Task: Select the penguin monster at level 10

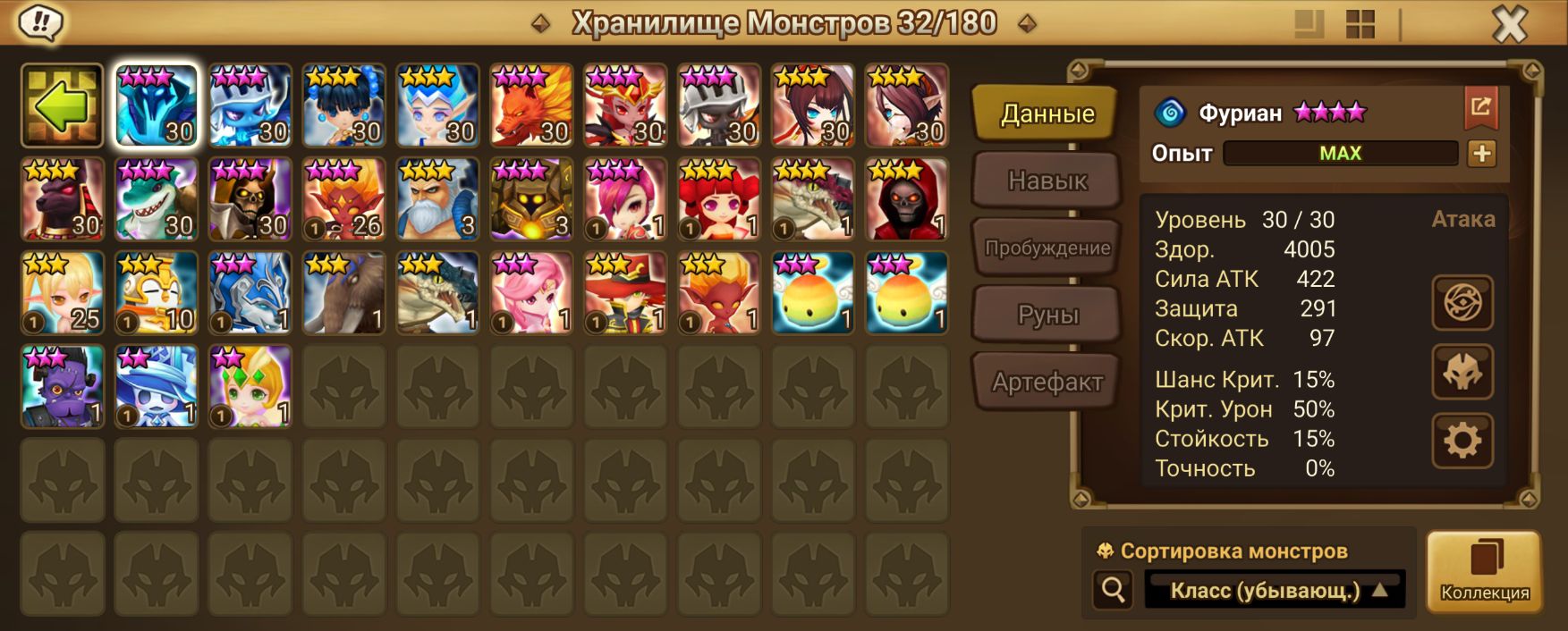Action: 157,293
